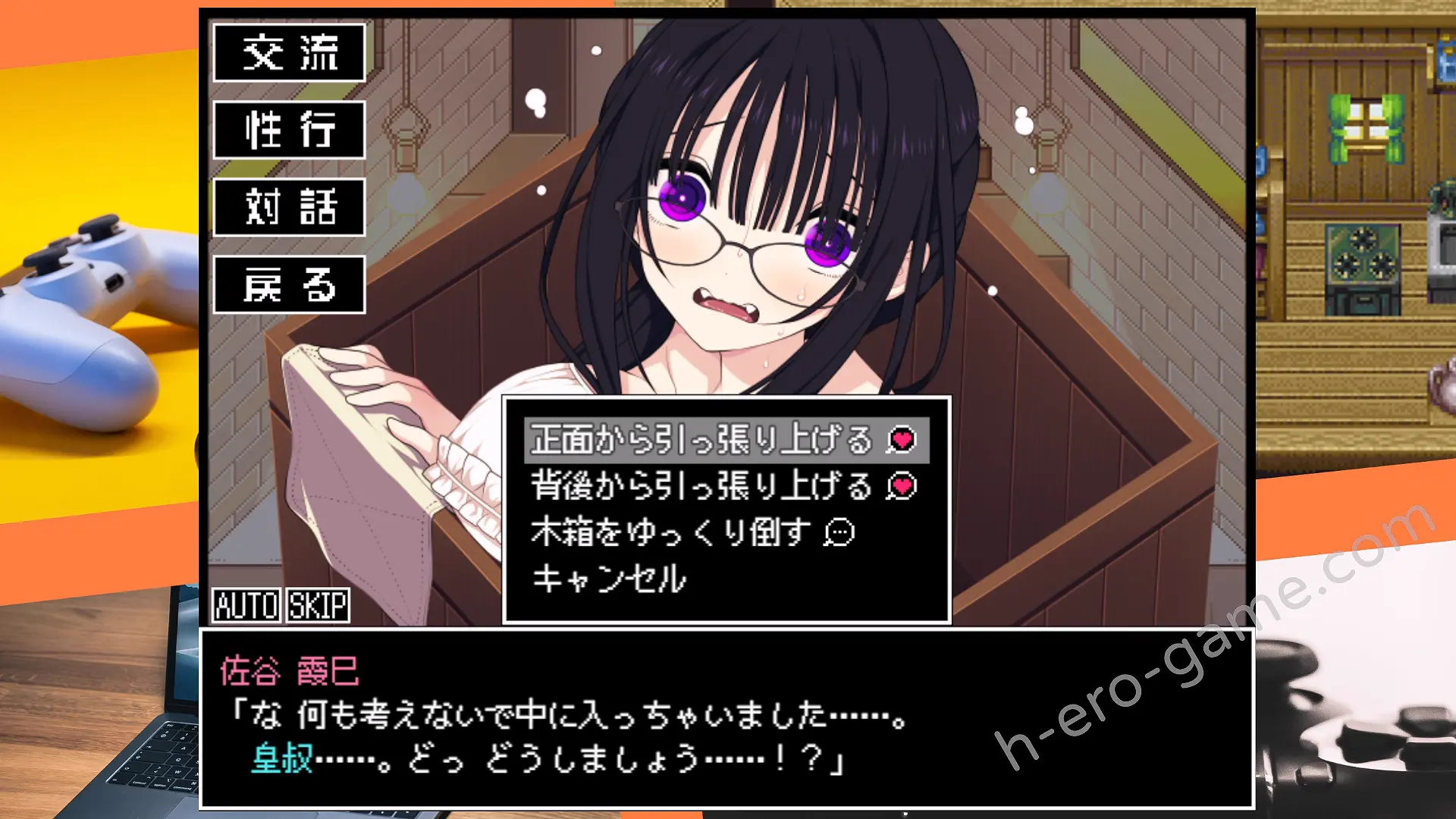Activate the SKIP button
This screenshot has height=819, width=1456.
(318, 605)
